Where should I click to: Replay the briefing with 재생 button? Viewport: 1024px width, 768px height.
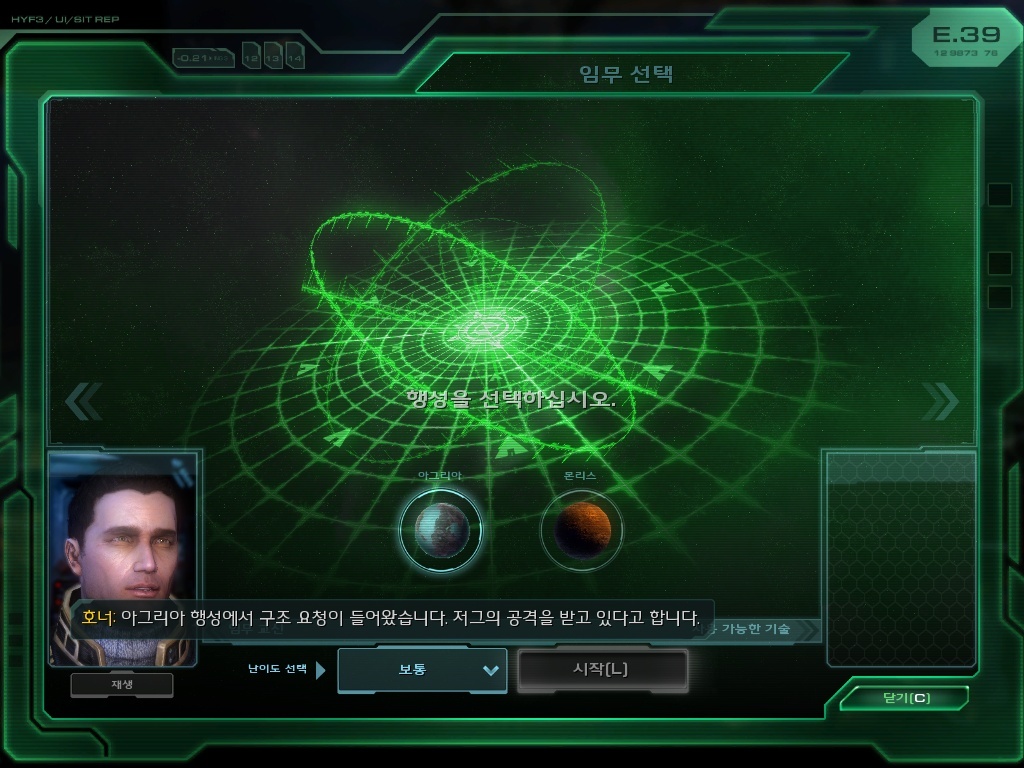(x=122, y=685)
